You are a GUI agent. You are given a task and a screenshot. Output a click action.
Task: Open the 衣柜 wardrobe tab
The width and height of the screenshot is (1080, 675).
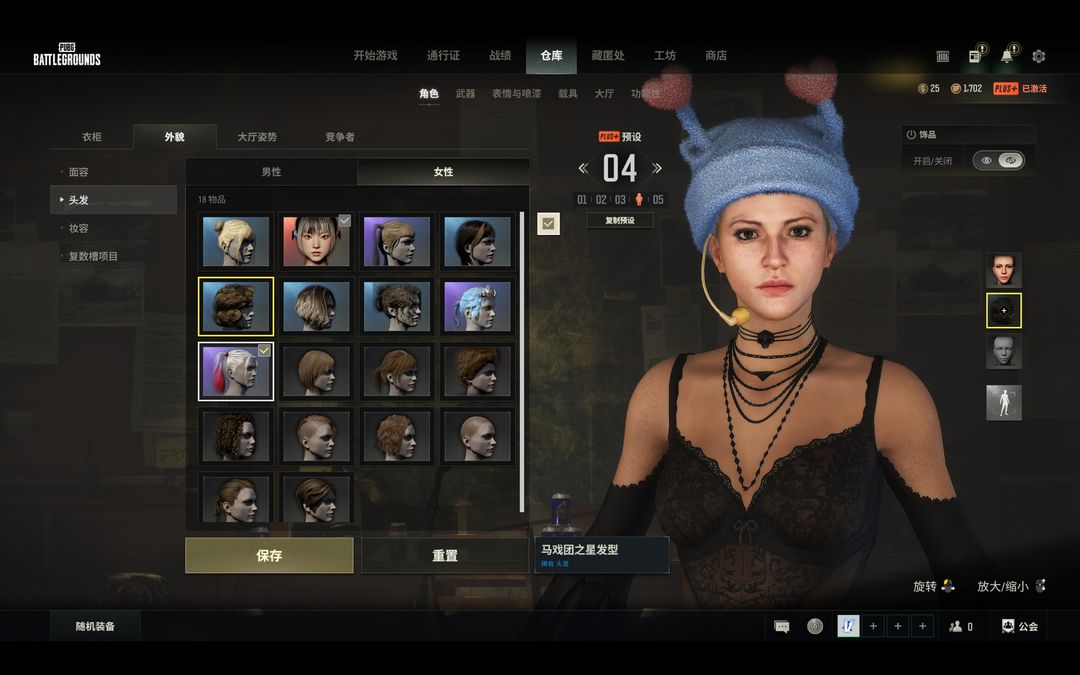(x=92, y=137)
